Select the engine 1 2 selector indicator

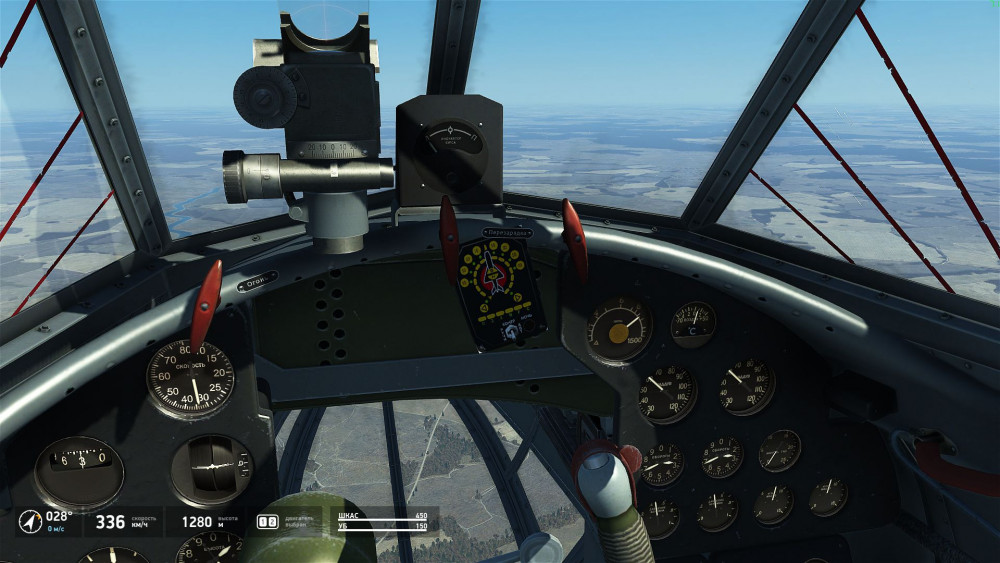(267, 521)
